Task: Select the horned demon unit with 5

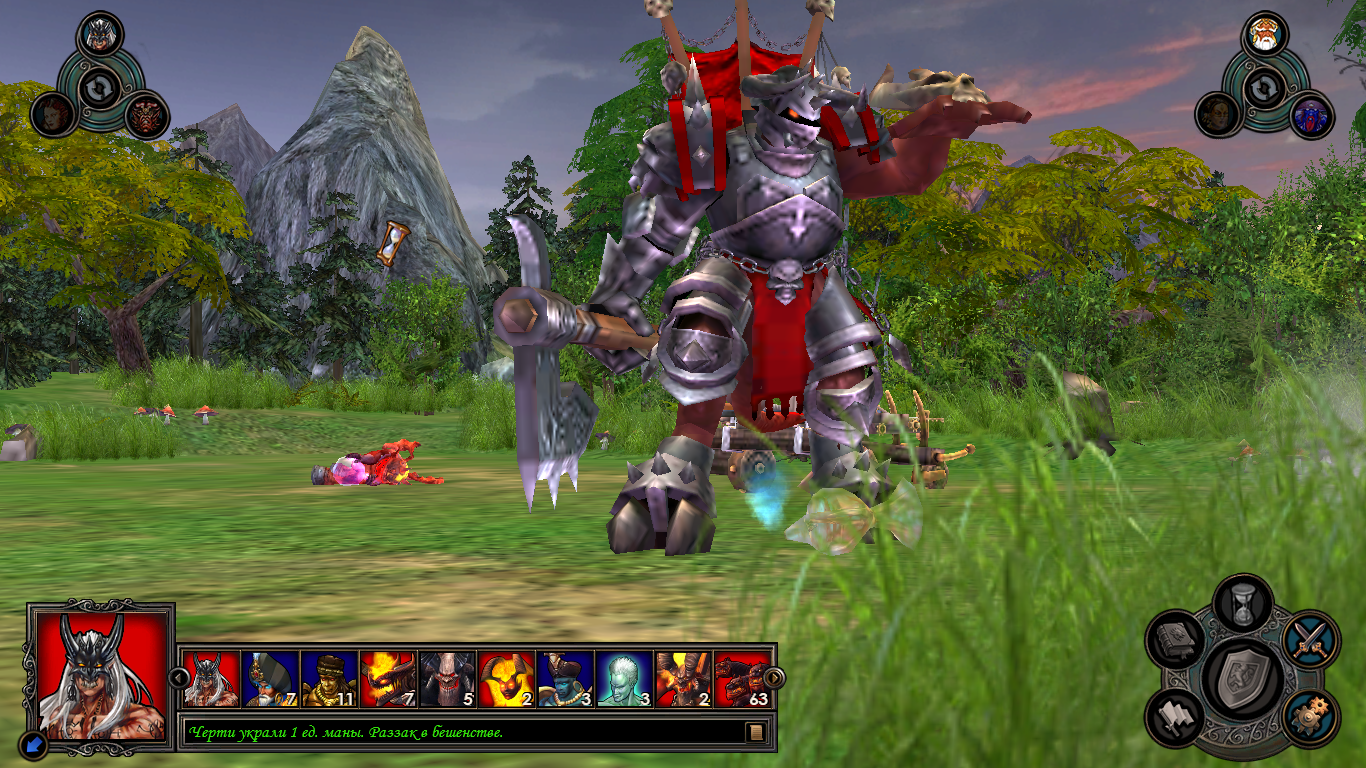Action: coord(447,679)
